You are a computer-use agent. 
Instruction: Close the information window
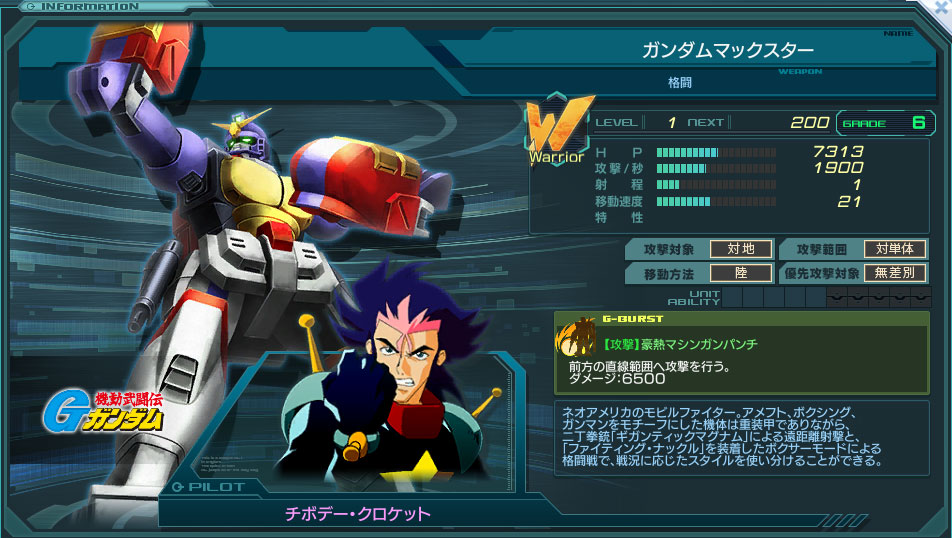(x=939, y=9)
